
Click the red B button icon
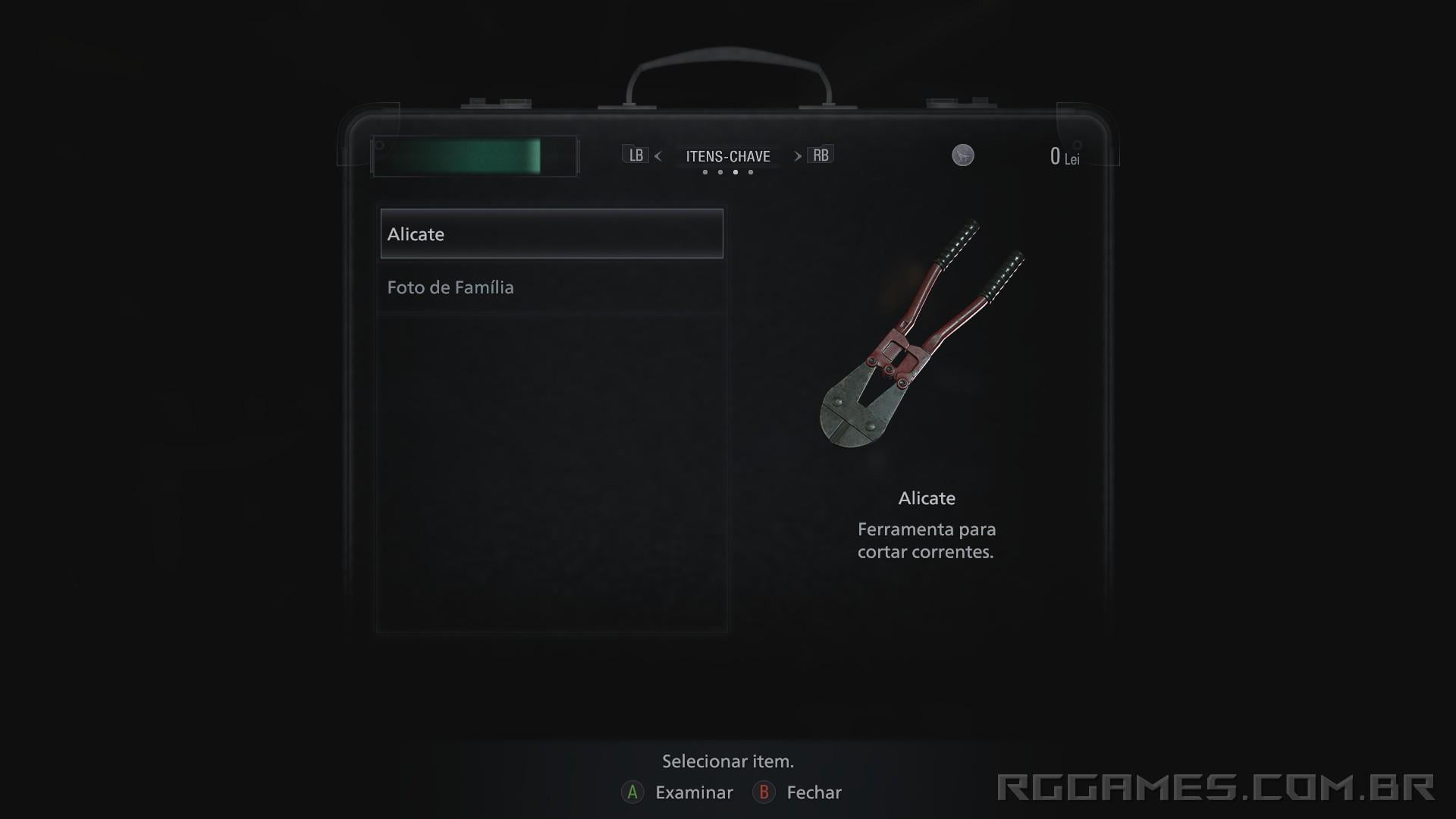(x=764, y=792)
